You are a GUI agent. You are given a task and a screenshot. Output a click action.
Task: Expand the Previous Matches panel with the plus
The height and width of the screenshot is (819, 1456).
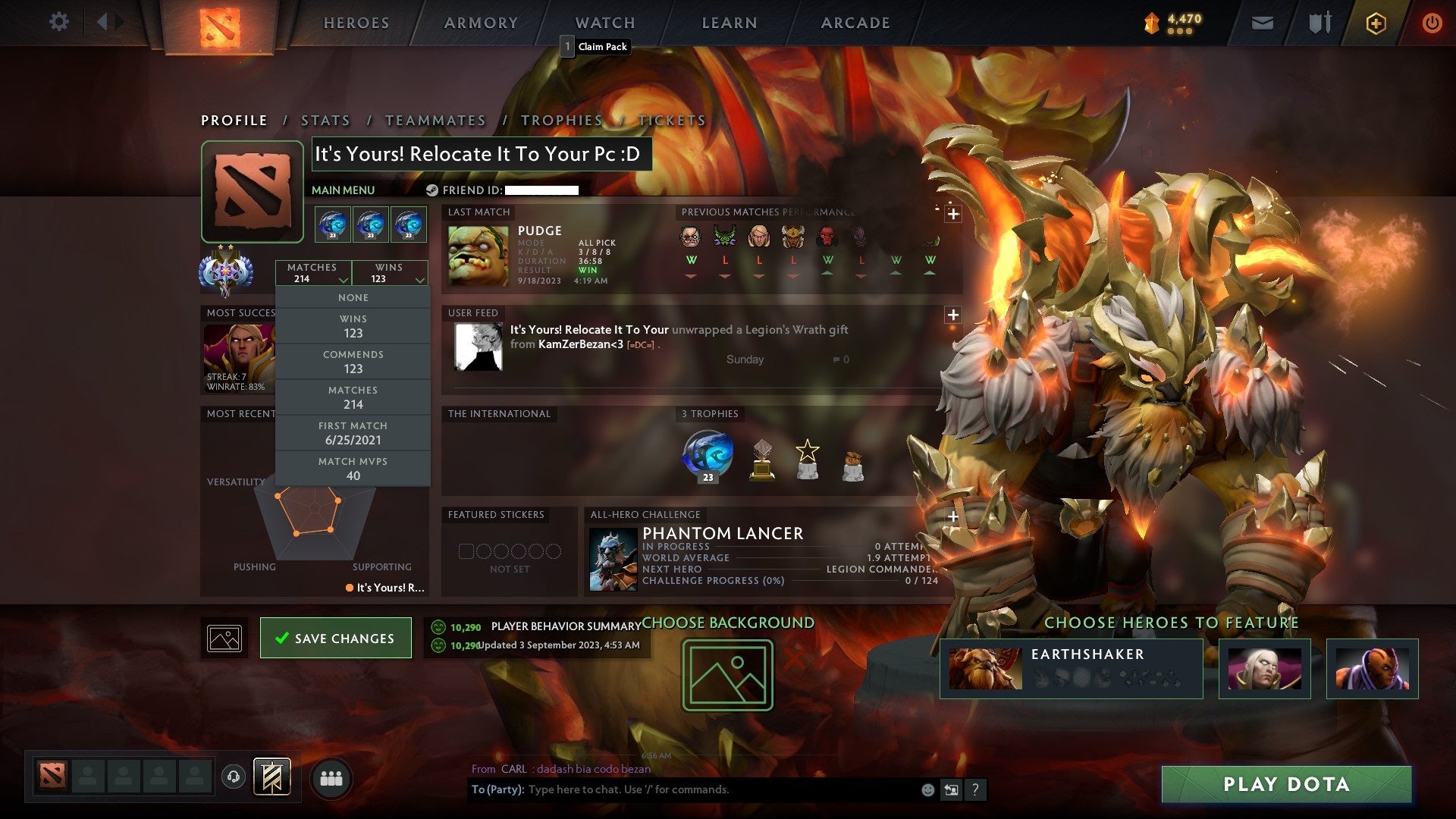point(953,213)
